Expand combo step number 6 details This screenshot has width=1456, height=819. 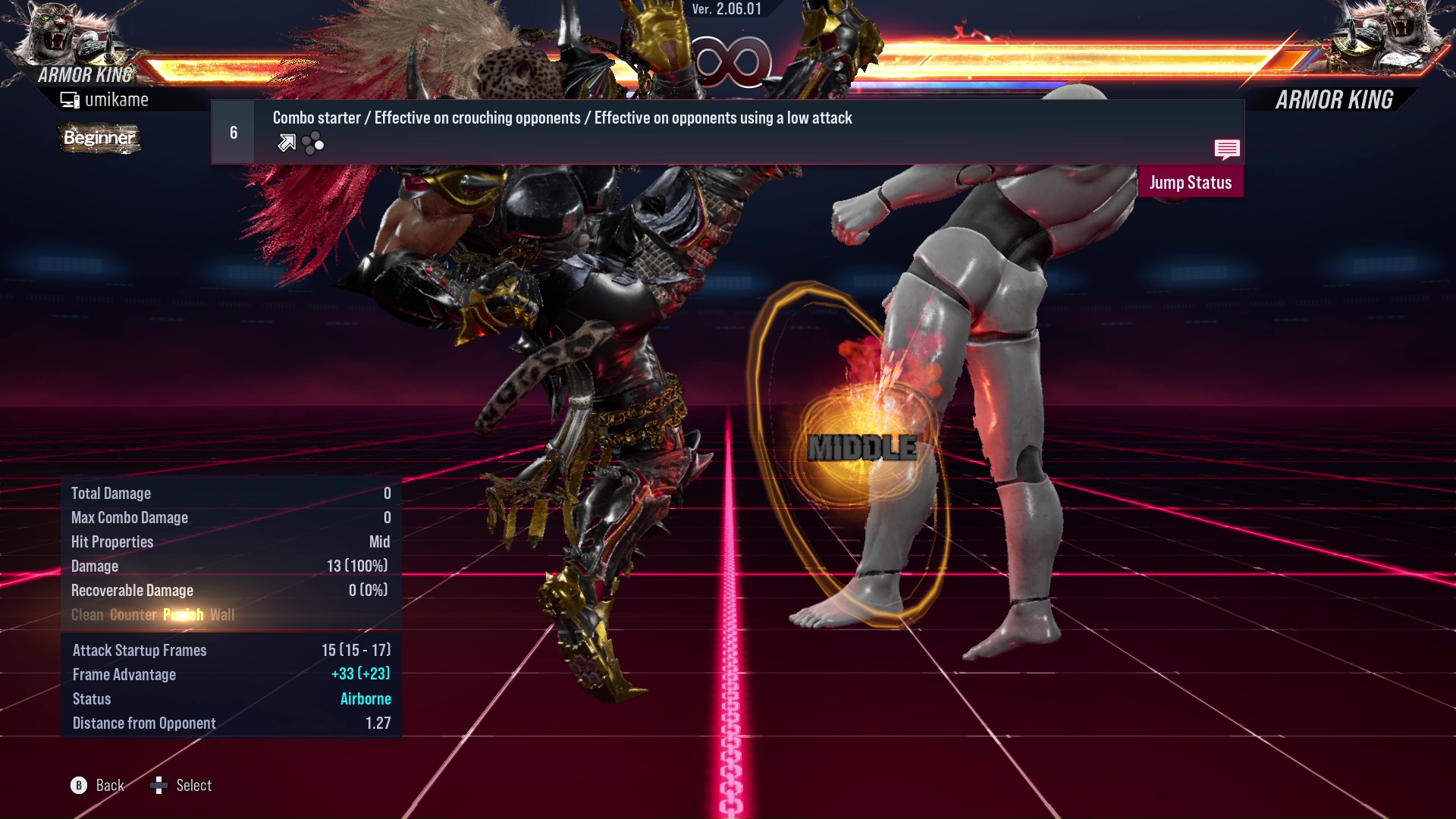point(232,131)
